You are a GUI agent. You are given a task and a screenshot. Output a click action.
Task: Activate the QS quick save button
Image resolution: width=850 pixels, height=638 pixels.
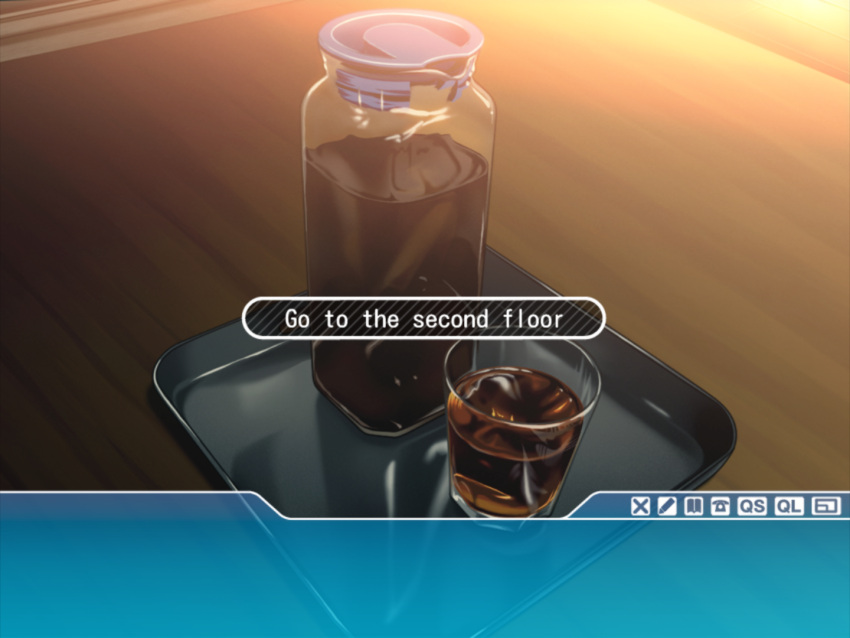tap(752, 506)
